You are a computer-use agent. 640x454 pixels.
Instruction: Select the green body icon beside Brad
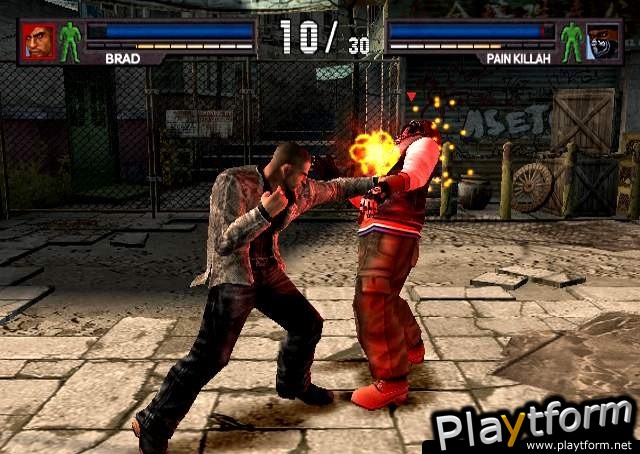tap(70, 42)
